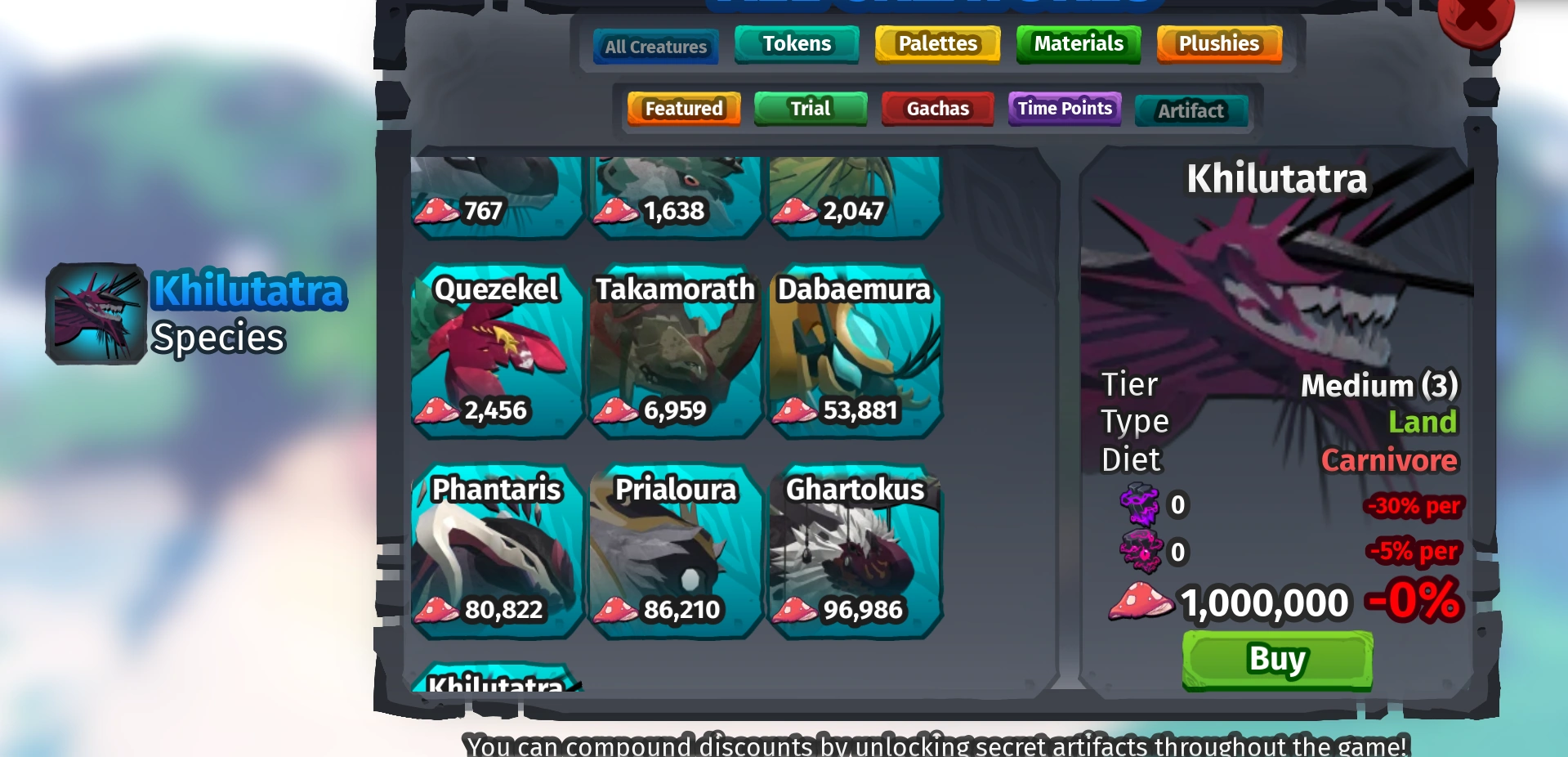The height and width of the screenshot is (757, 1568).
Task: Switch to the Materials category
Action: pos(1078,43)
